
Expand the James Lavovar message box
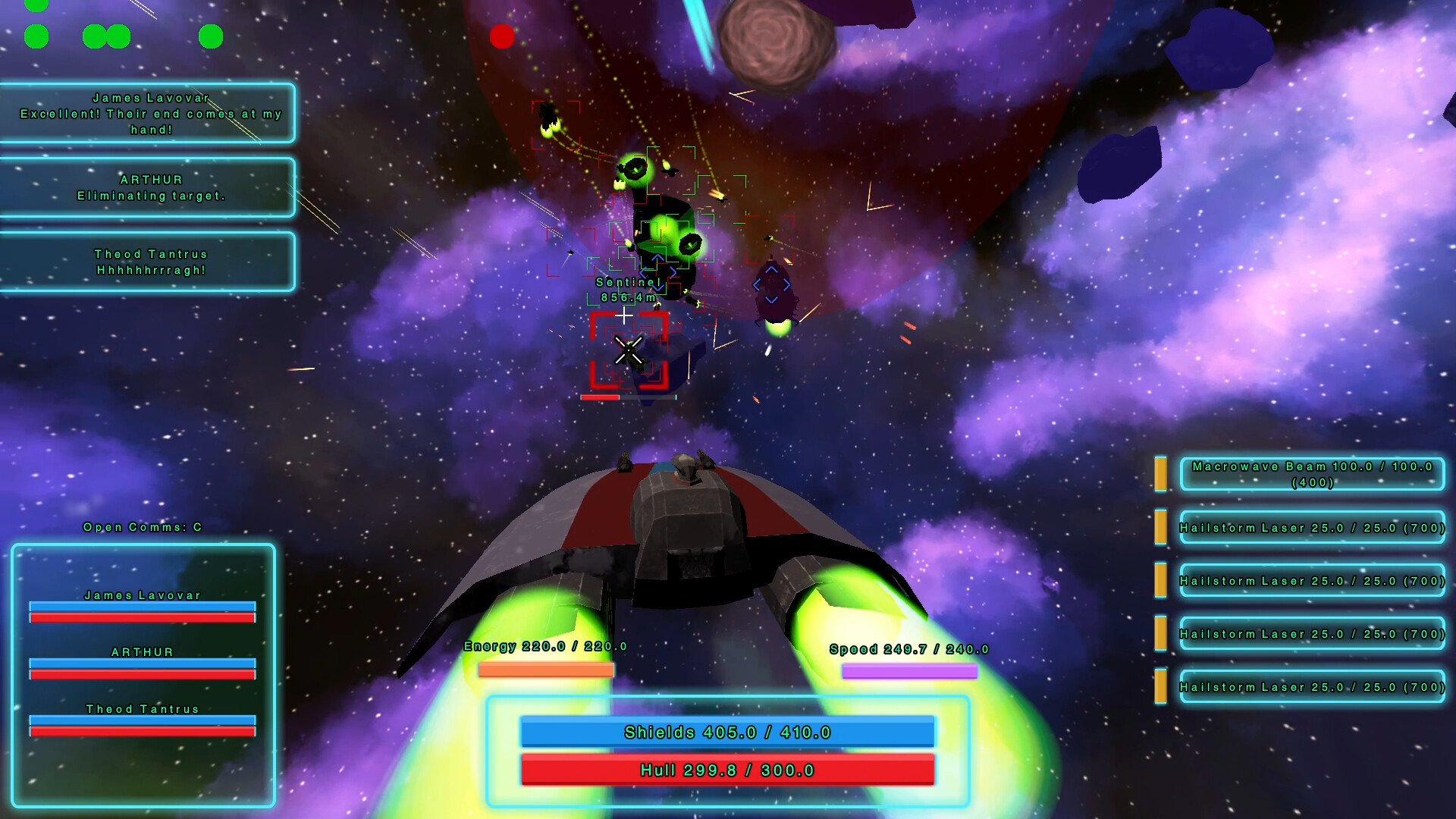click(149, 114)
